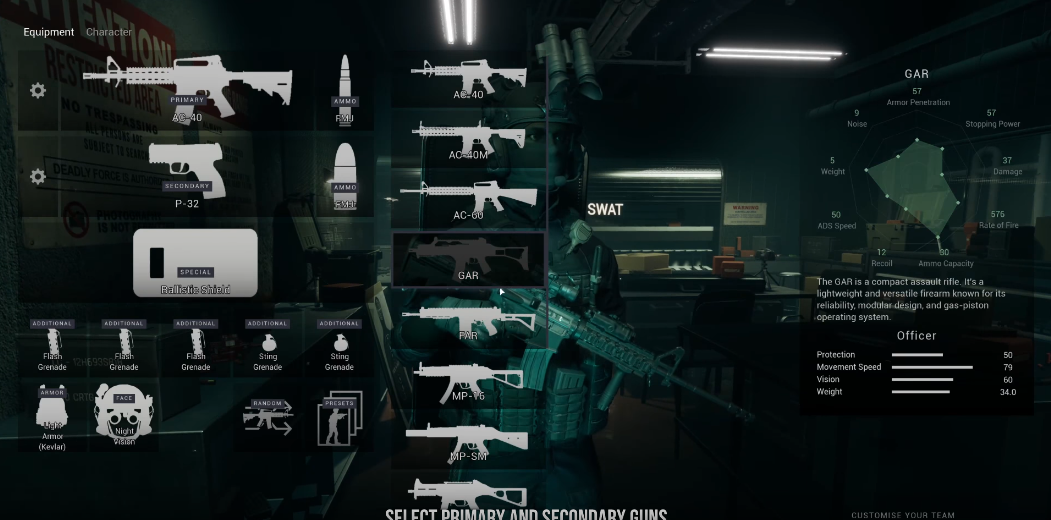Choose the MP-V5 submachine gun
The width and height of the screenshot is (1051, 520).
coord(468,381)
